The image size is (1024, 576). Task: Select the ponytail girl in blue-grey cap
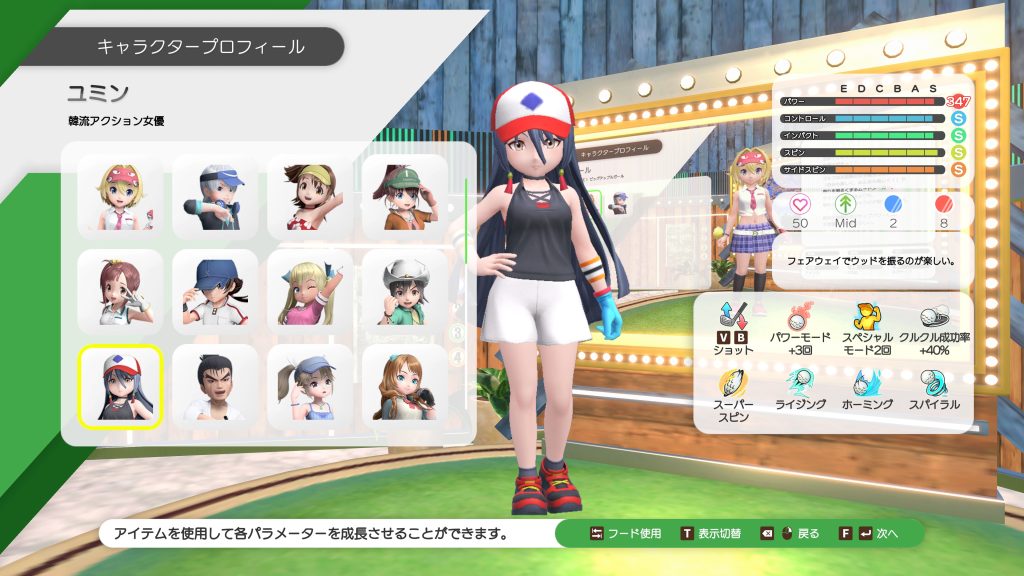pos(310,387)
